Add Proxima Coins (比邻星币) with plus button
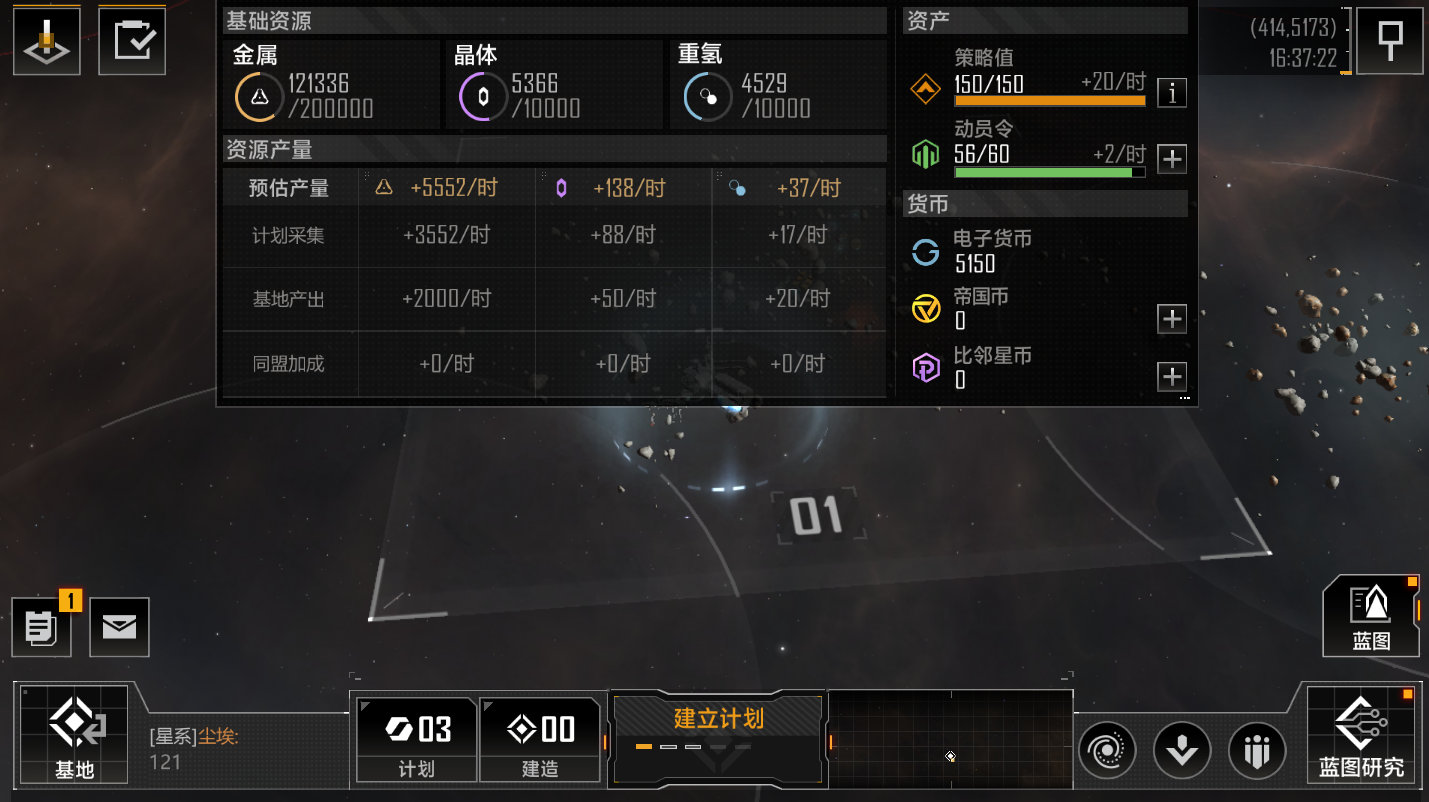Image resolution: width=1429 pixels, height=802 pixels. coord(1172,377)
